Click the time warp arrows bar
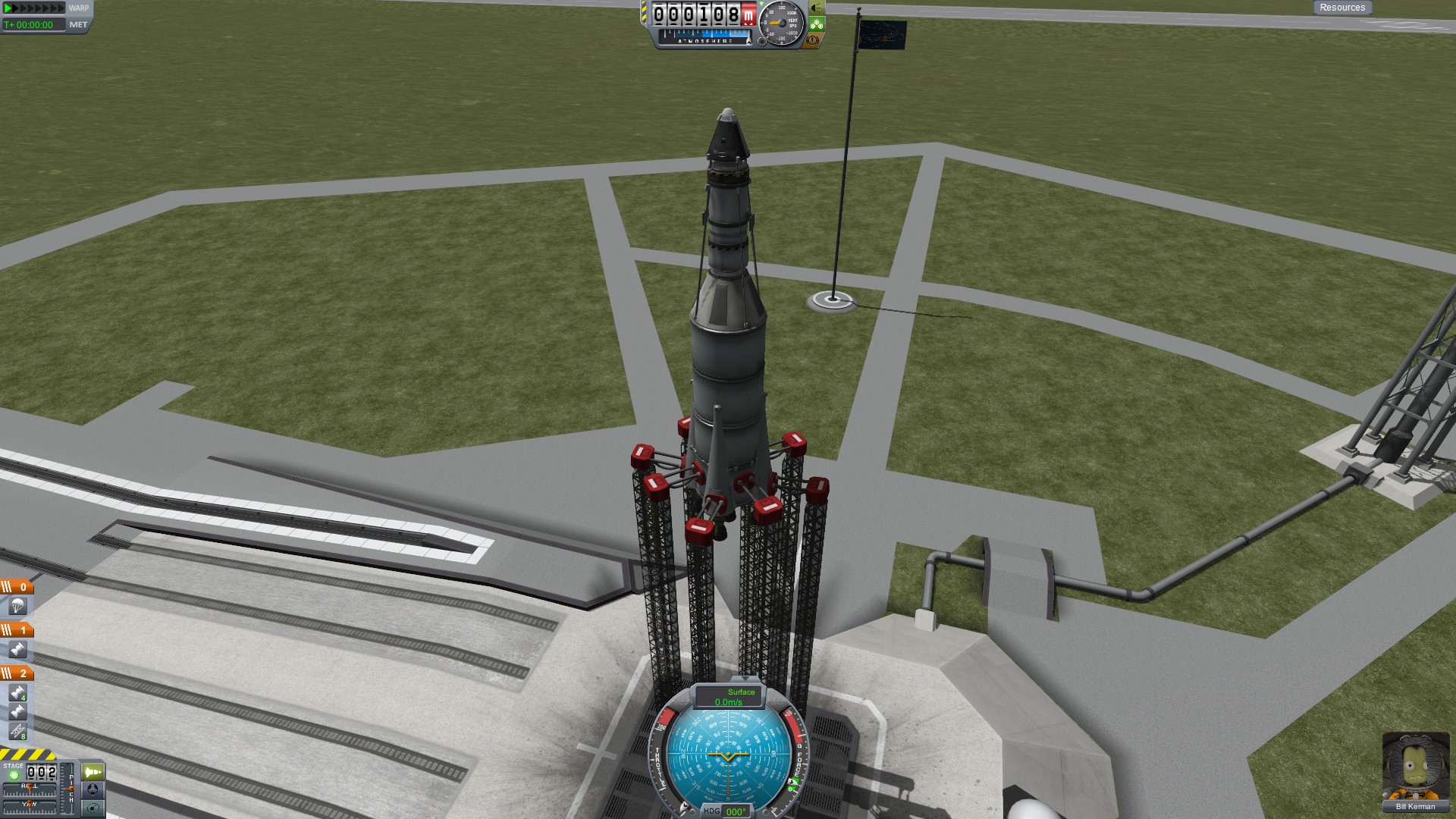1456x819 pixels. pyautogui.click(x=35, y=8)
